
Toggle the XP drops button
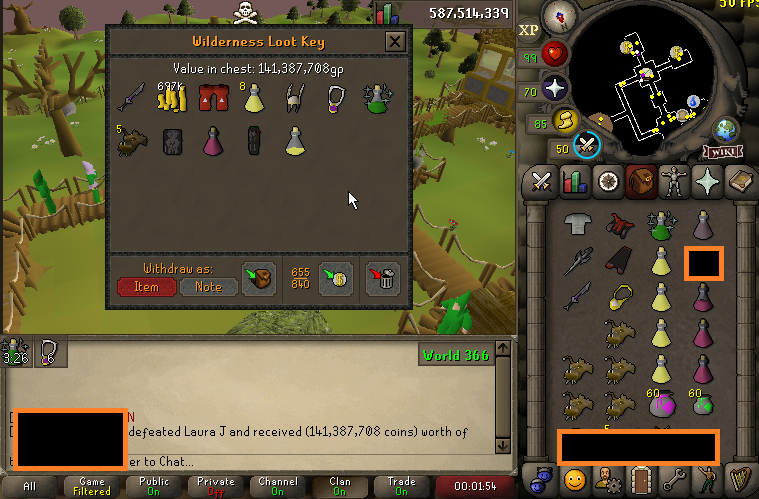click(530, 31)
